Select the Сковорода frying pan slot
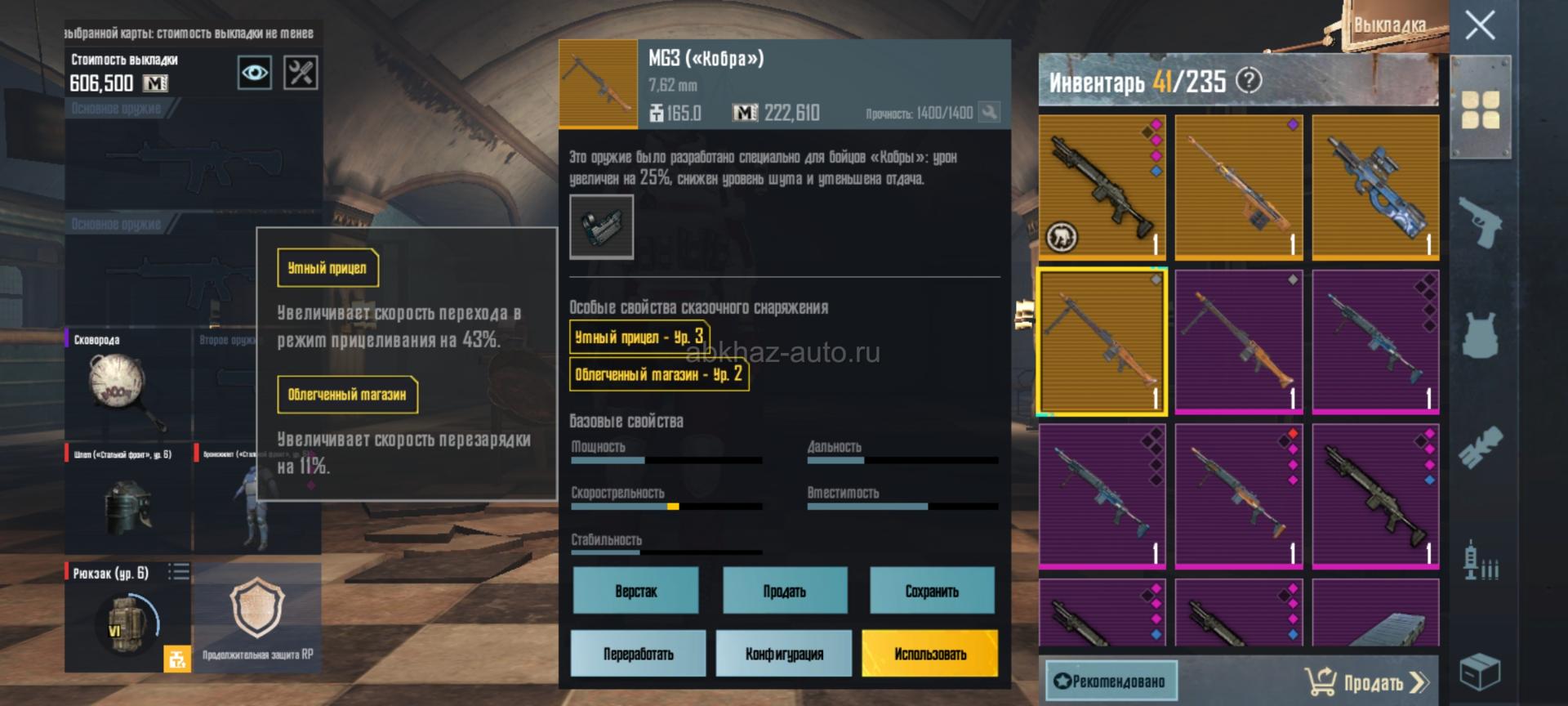1568x706 pixels. (127, 384)
